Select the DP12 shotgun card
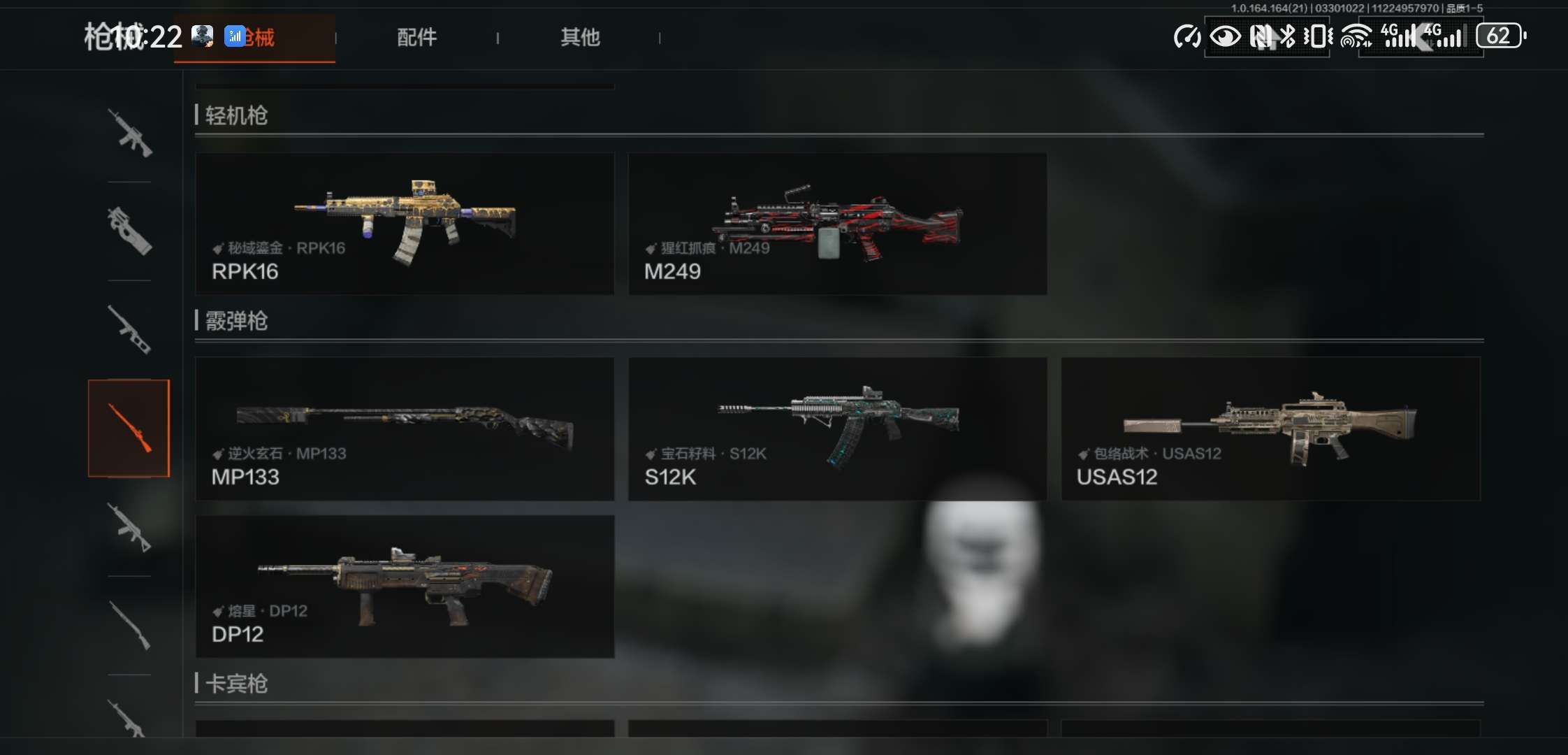 point(405,586)
